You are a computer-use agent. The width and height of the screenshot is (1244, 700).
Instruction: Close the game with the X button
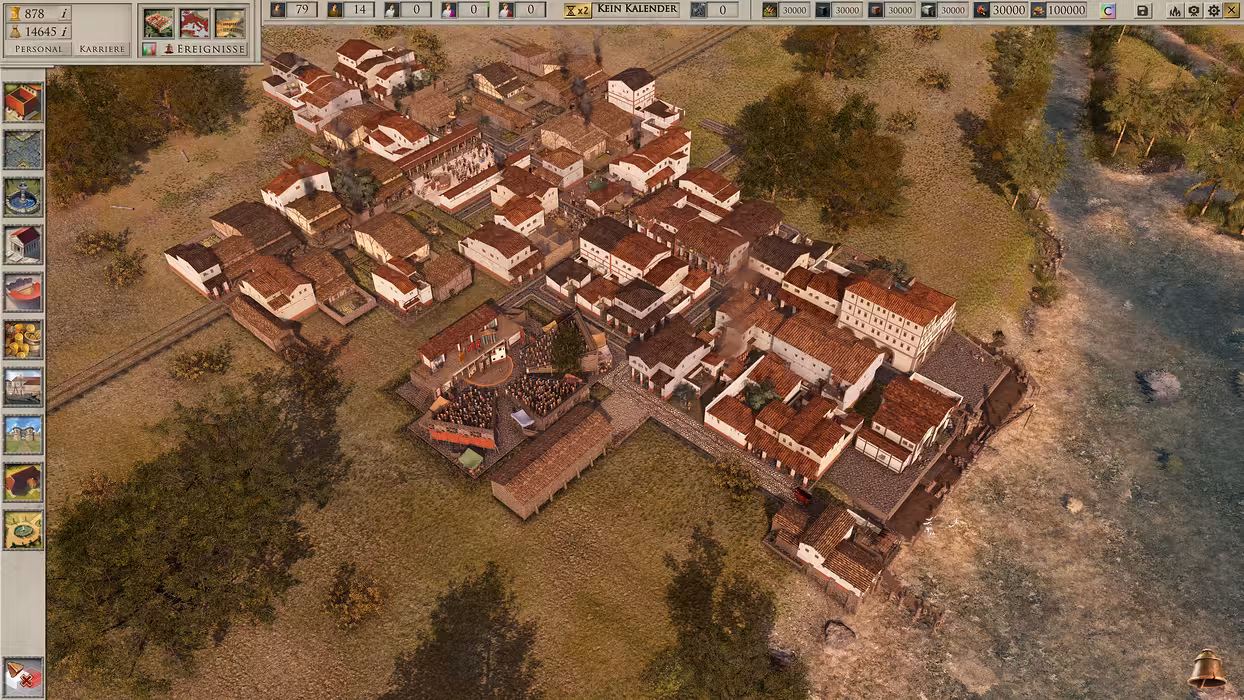pos(1232,10)
